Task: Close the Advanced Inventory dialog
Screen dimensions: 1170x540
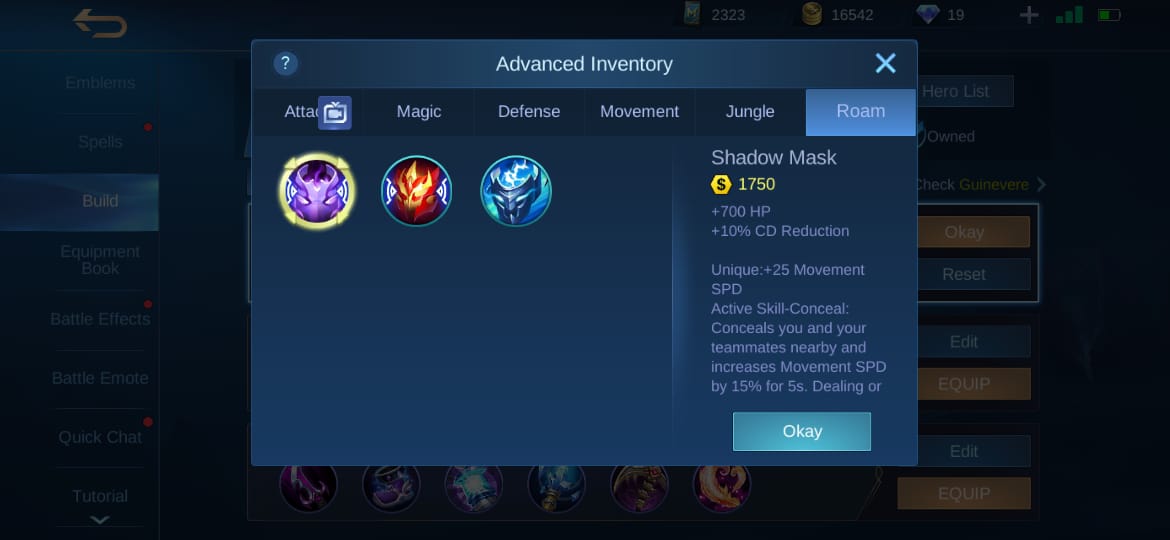Action: click(885, 64)
